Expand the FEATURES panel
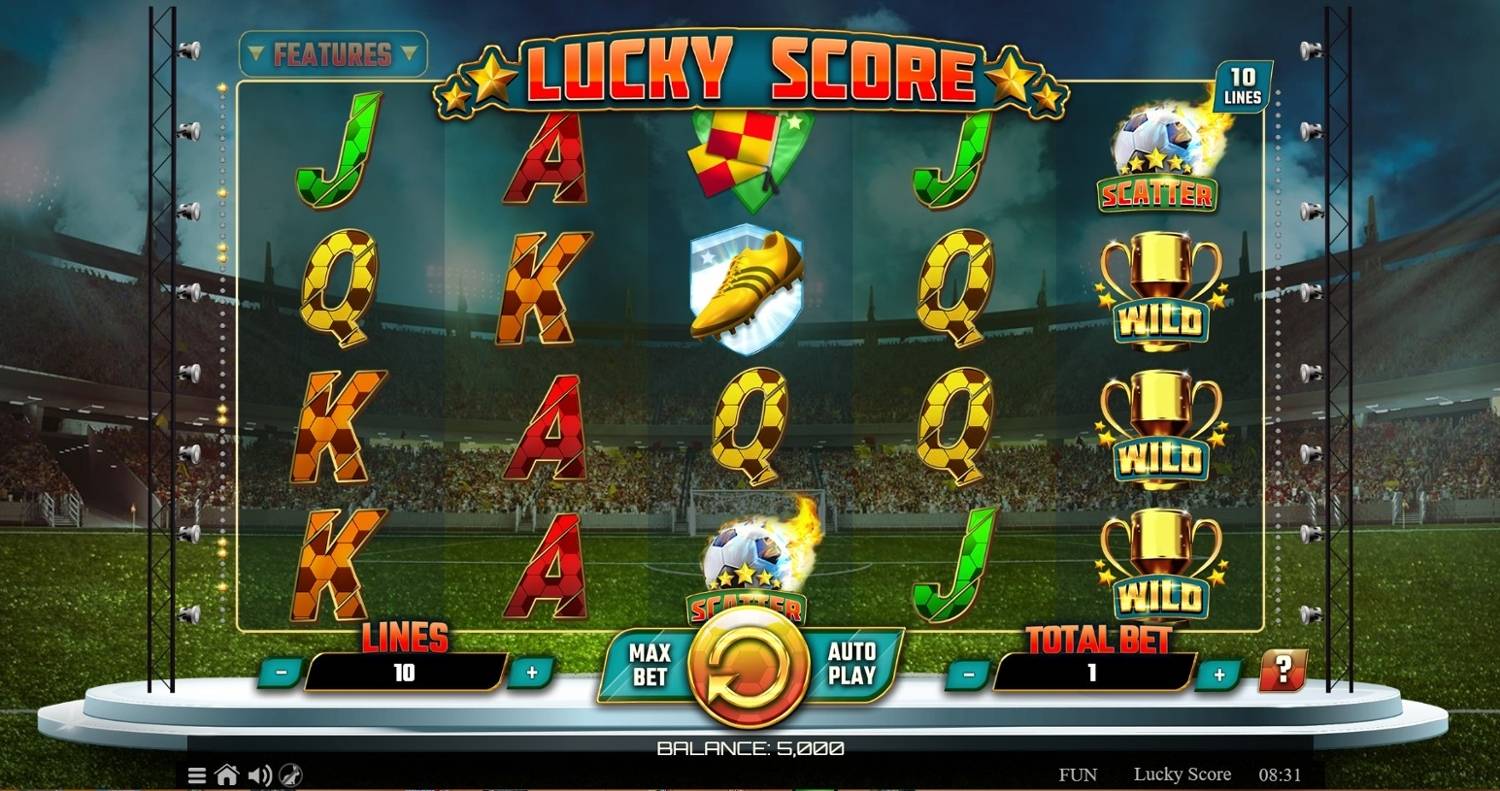 point(333,55)
